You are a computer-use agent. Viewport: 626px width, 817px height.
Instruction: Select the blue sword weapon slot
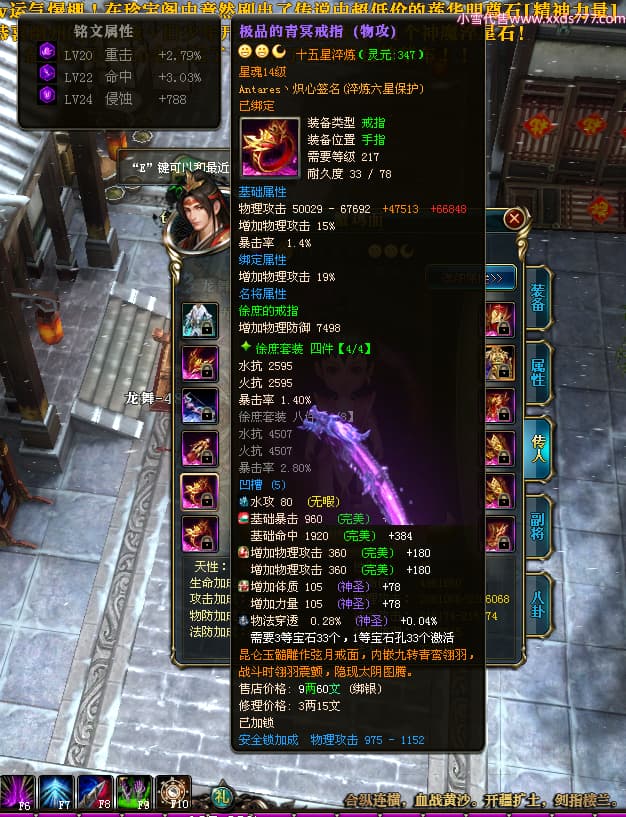click(200, 405)
